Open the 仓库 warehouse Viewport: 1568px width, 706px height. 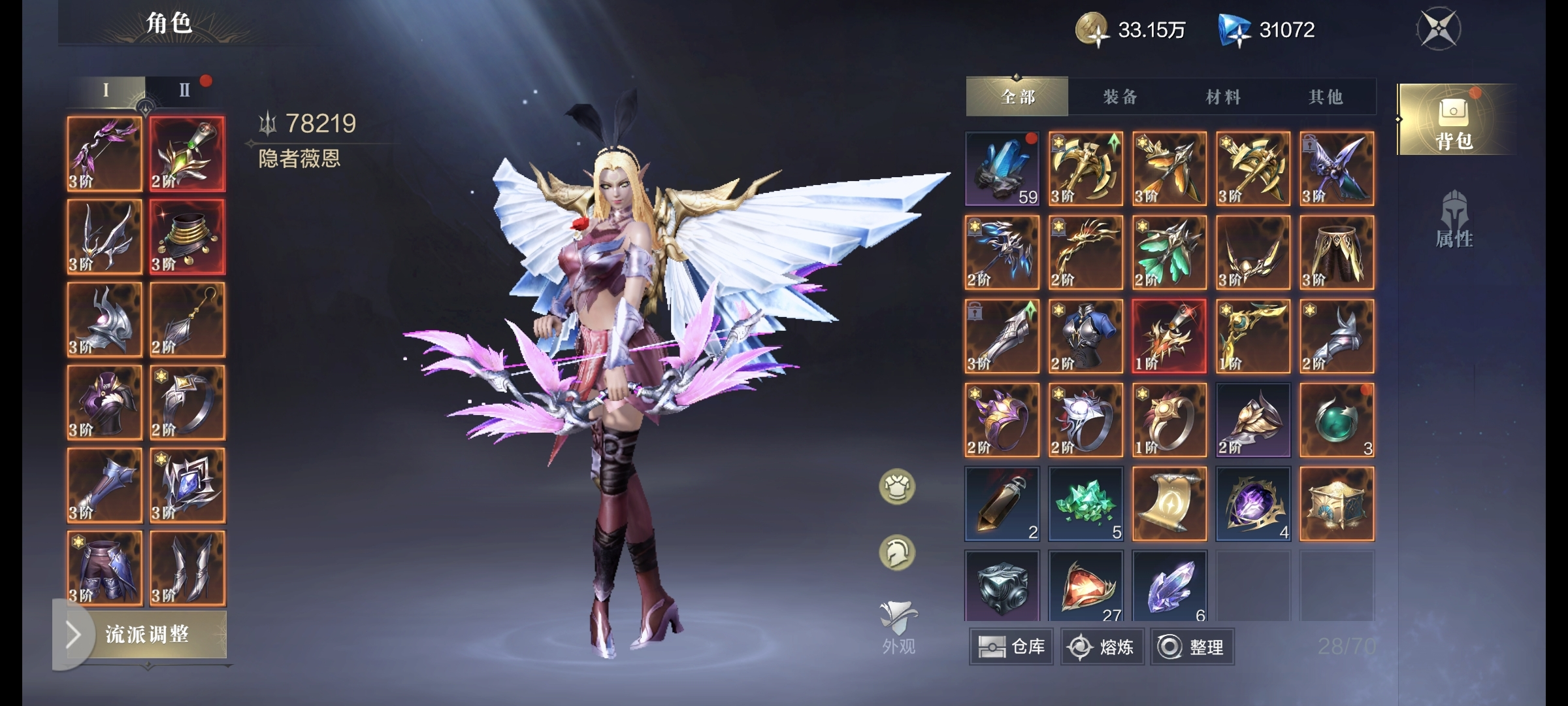(1011, 647)
